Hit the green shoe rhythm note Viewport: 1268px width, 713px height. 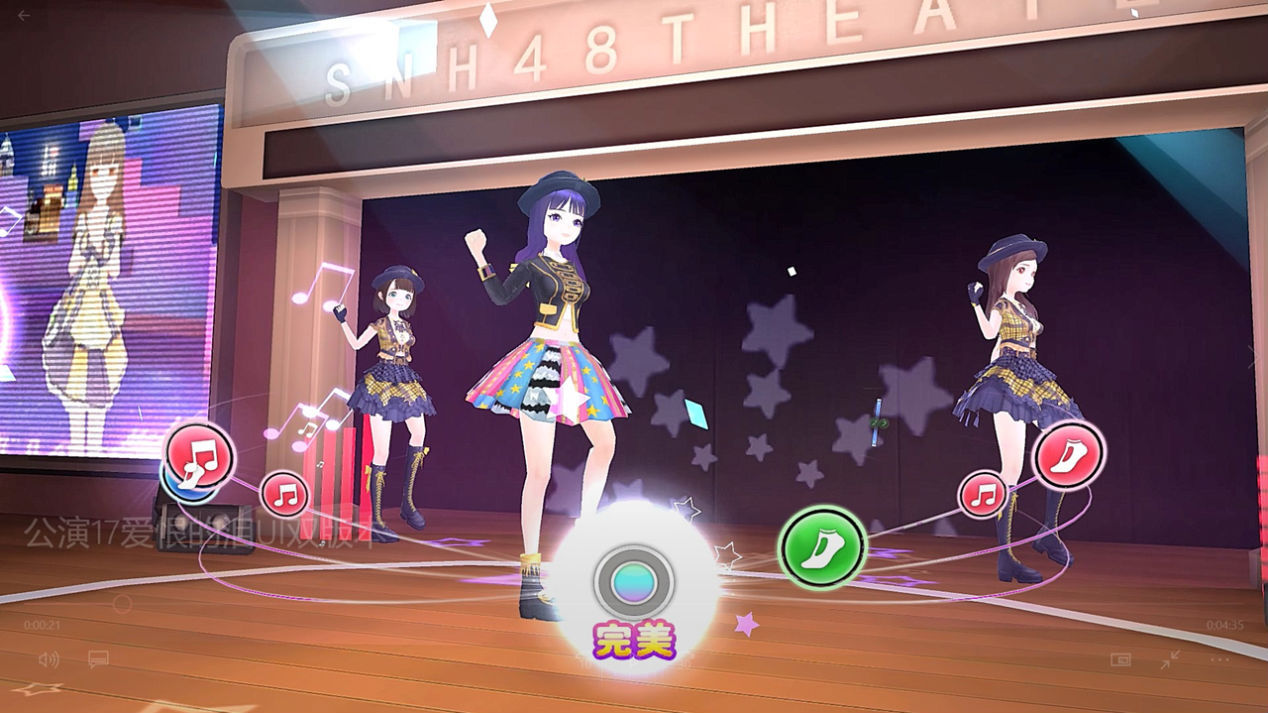point(822,547)
